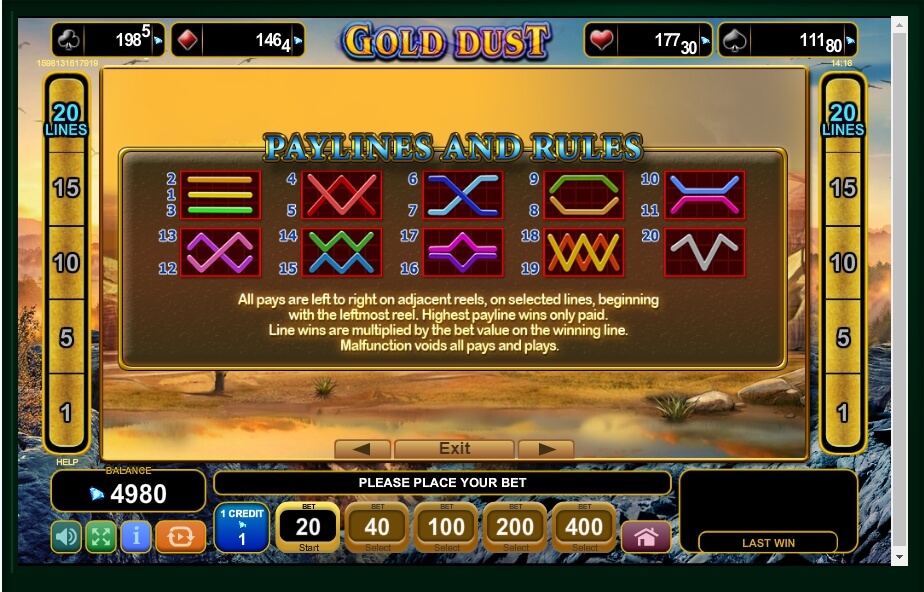
Task: Set 15 lines on the left selector
Action: click(x=66, y=188)
